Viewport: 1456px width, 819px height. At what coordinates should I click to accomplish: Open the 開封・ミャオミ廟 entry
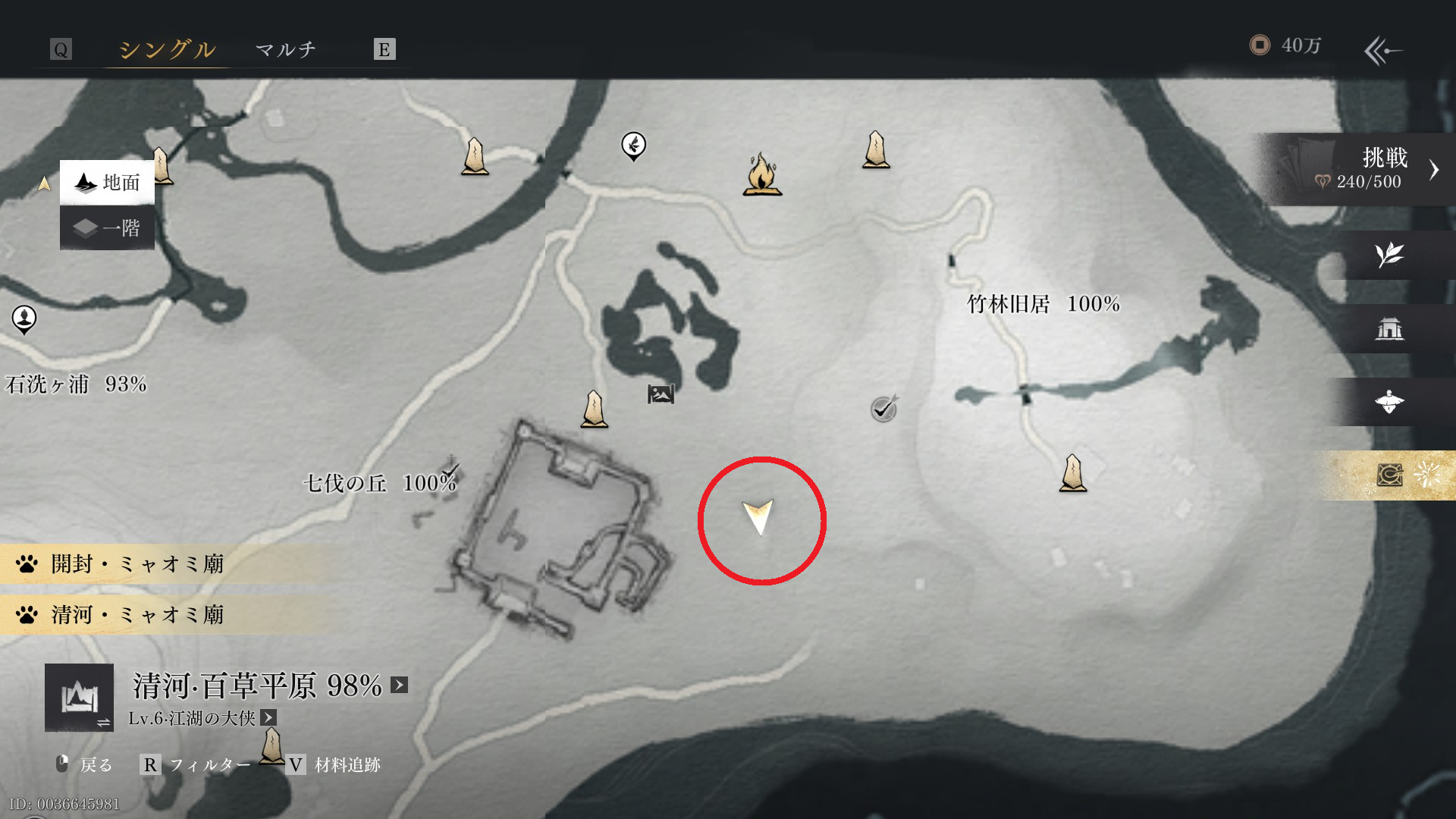coord(136,564)
